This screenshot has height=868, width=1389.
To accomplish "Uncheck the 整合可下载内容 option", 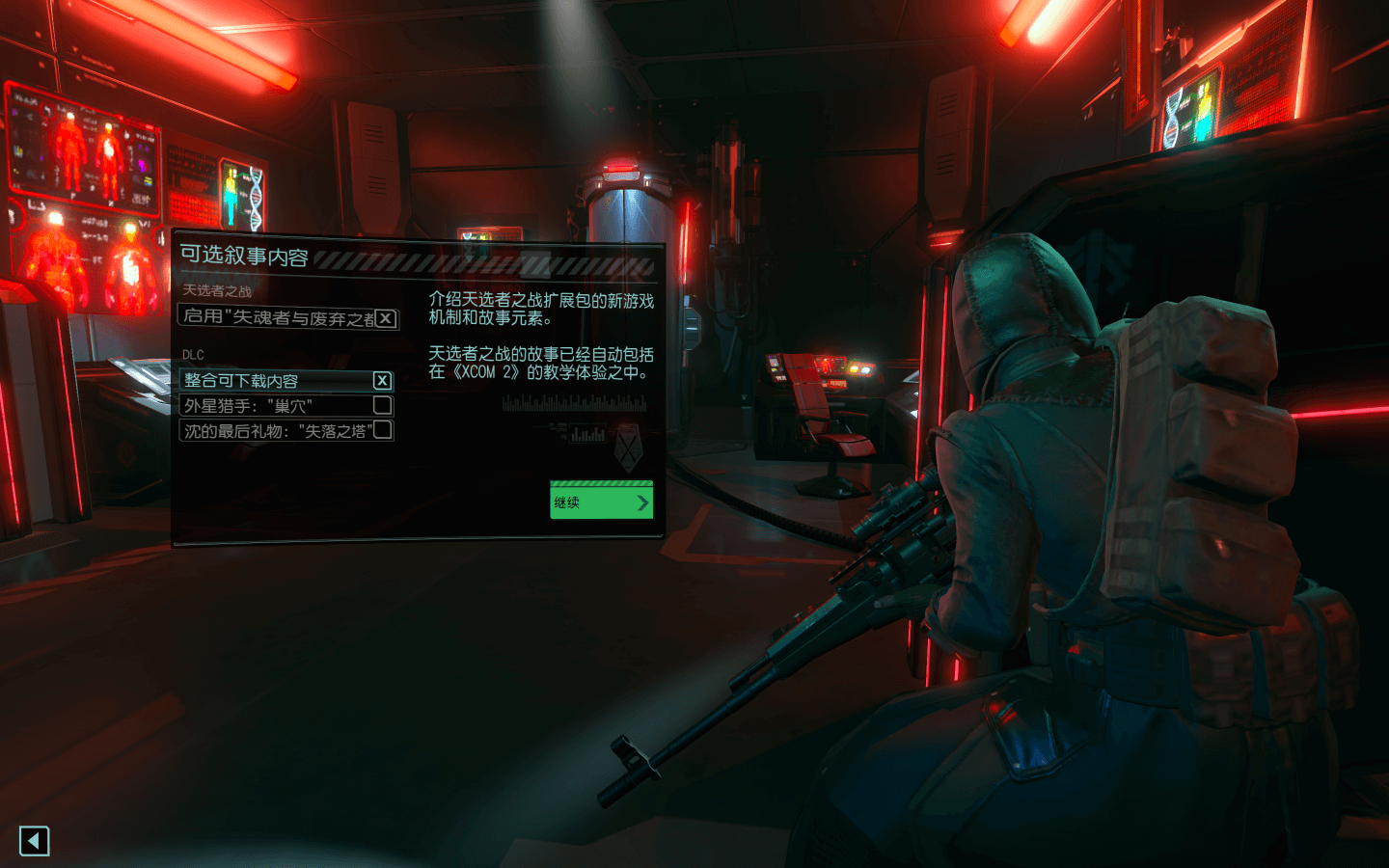I will coord(382,381).
